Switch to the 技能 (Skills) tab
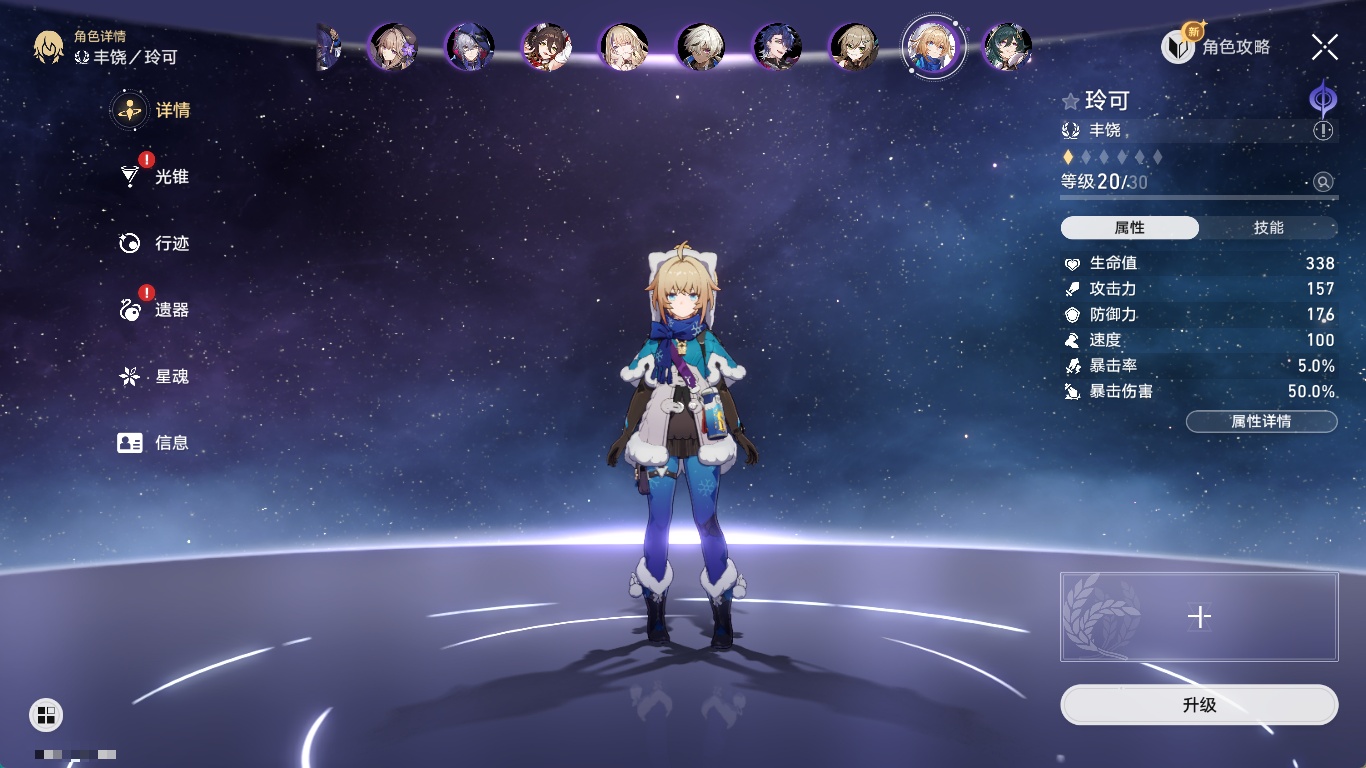Viewport: 1366px width, 768px height. (x=1268, y=228)
